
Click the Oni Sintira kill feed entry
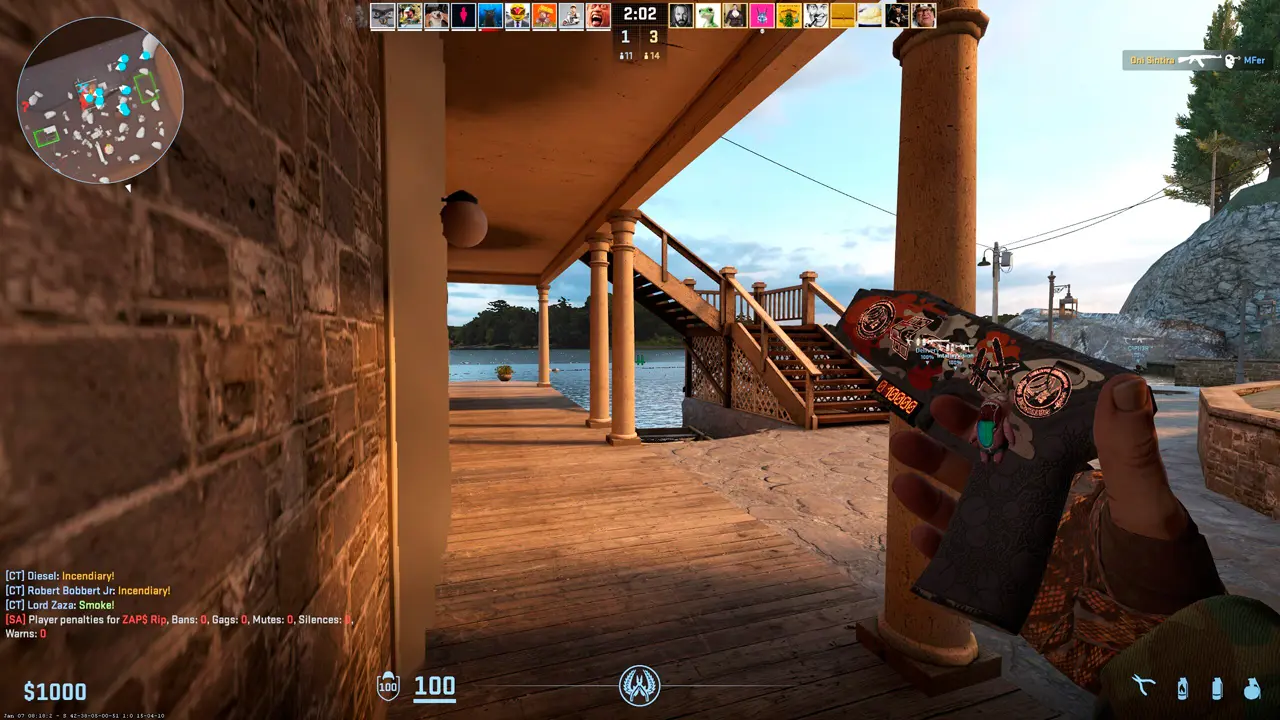(x=1197, y=60)
